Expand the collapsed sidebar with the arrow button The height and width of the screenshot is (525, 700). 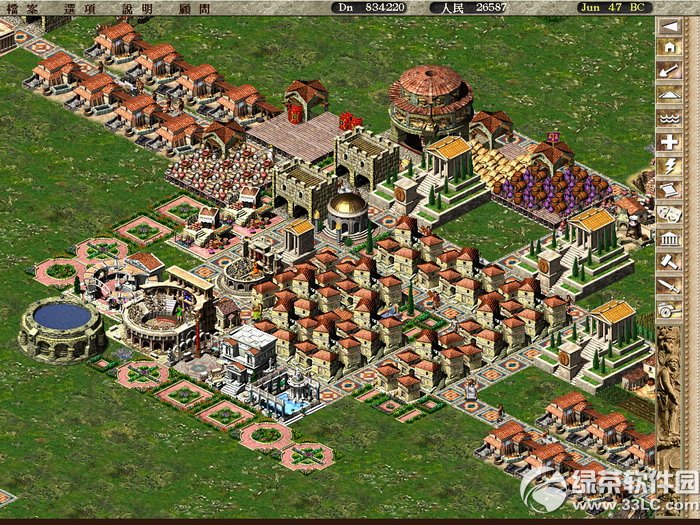(669, 24)
